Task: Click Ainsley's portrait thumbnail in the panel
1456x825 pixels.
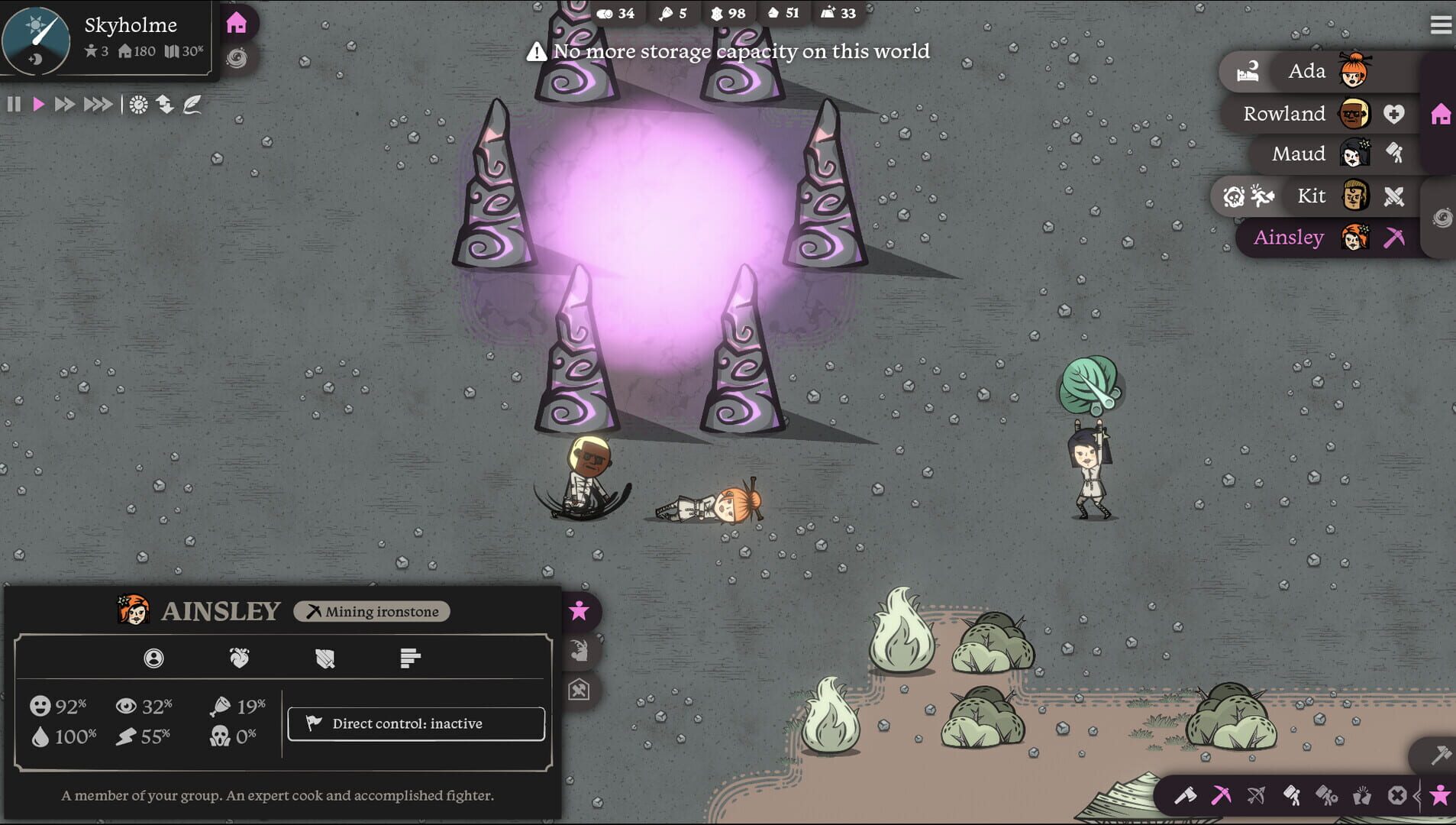Action: pos(133,610)
